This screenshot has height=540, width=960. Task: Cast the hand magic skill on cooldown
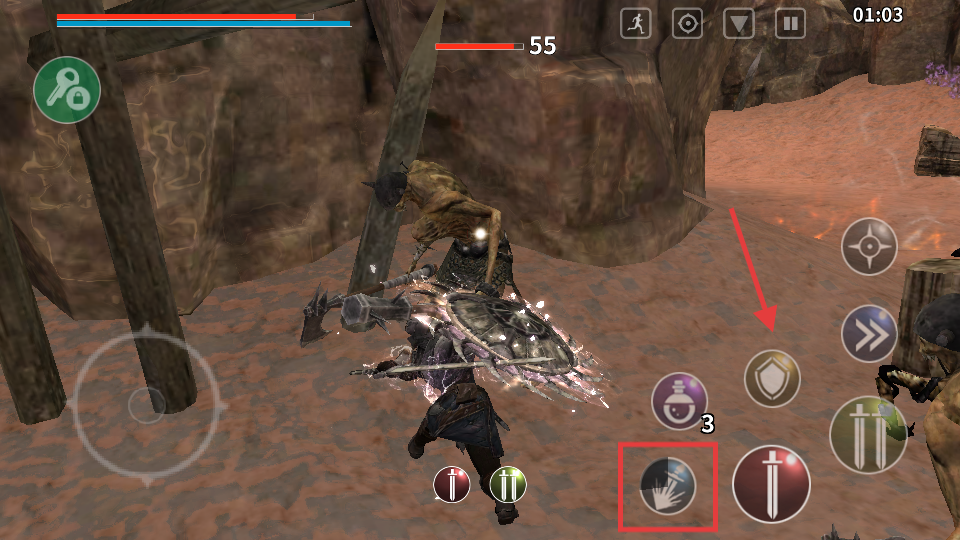tap(668, 486)
